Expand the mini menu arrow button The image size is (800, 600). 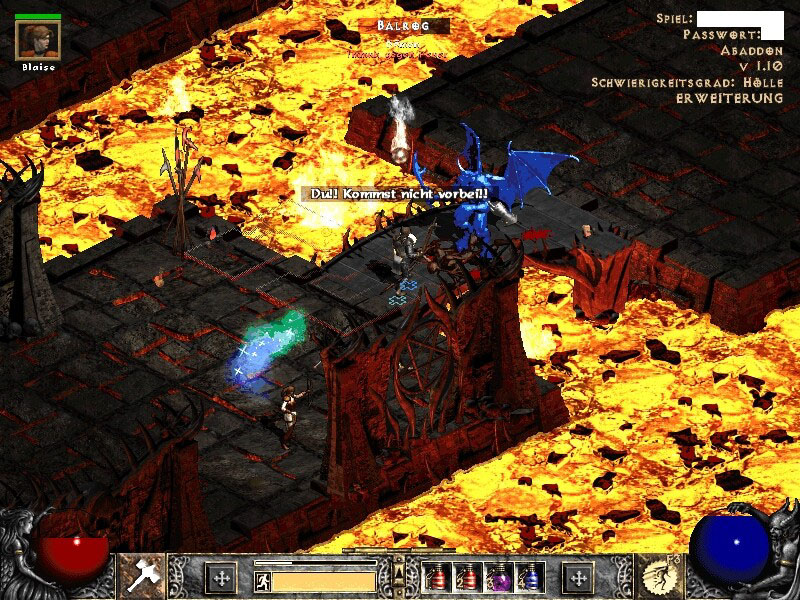click(399, 572)
